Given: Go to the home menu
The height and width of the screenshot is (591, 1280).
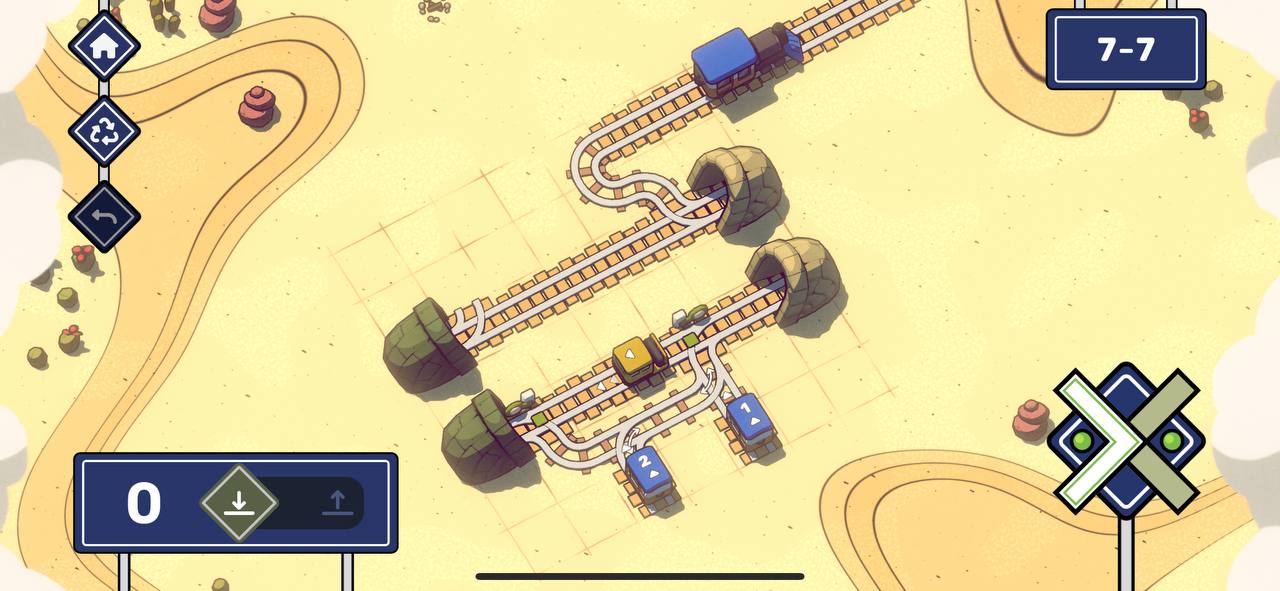Looking at the screenshot, I should coord(104,46).
